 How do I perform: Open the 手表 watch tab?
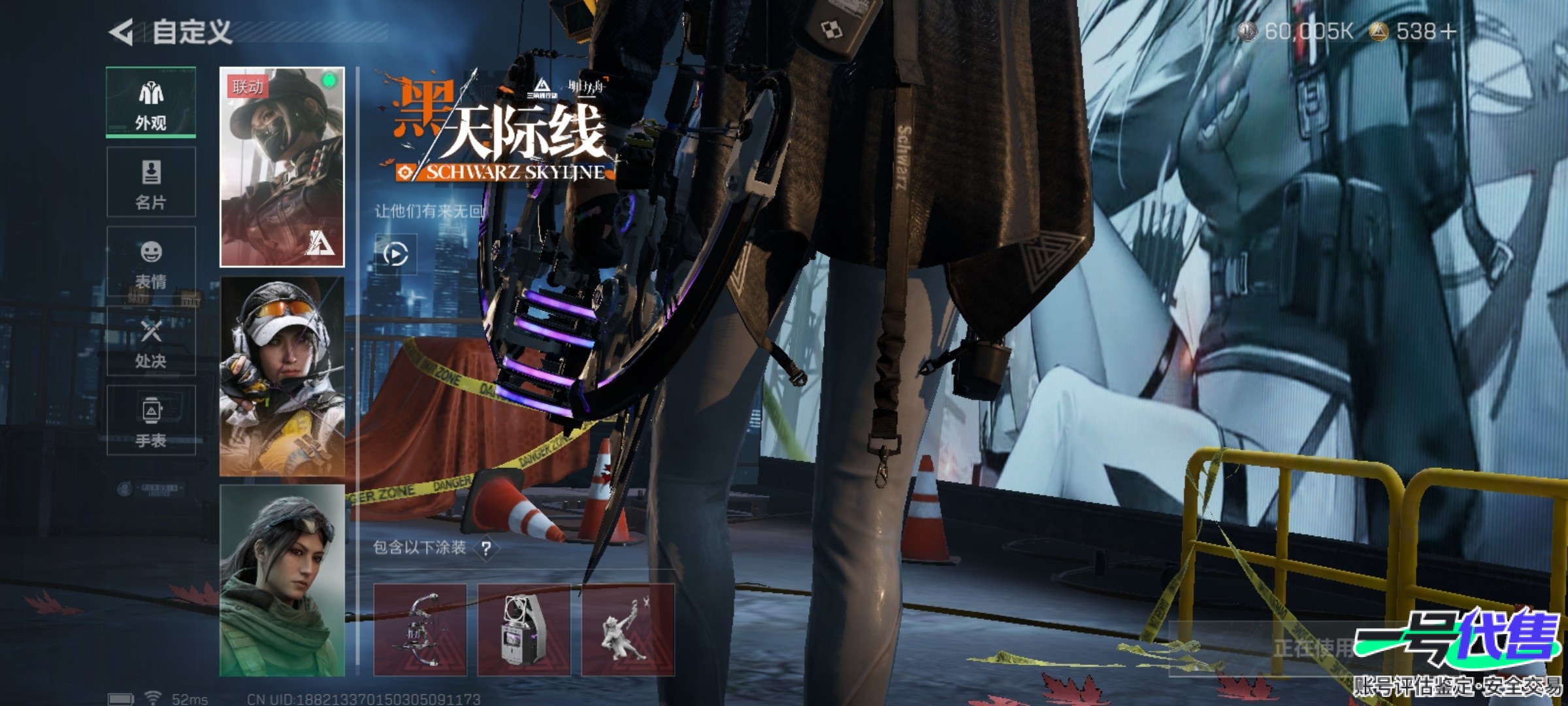[151, 420]
